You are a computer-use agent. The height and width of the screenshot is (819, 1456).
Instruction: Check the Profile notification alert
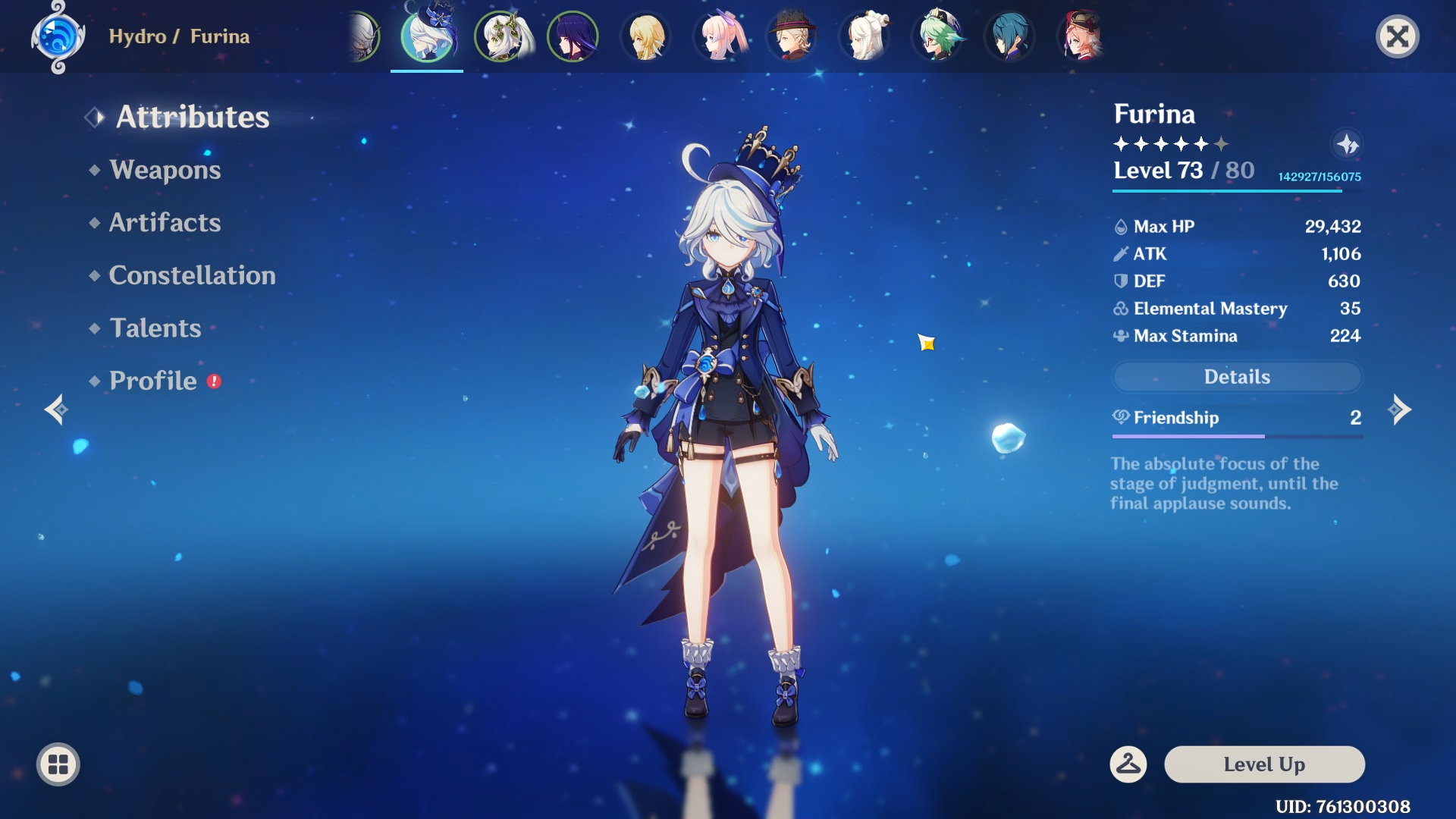[x=213, y=383]
